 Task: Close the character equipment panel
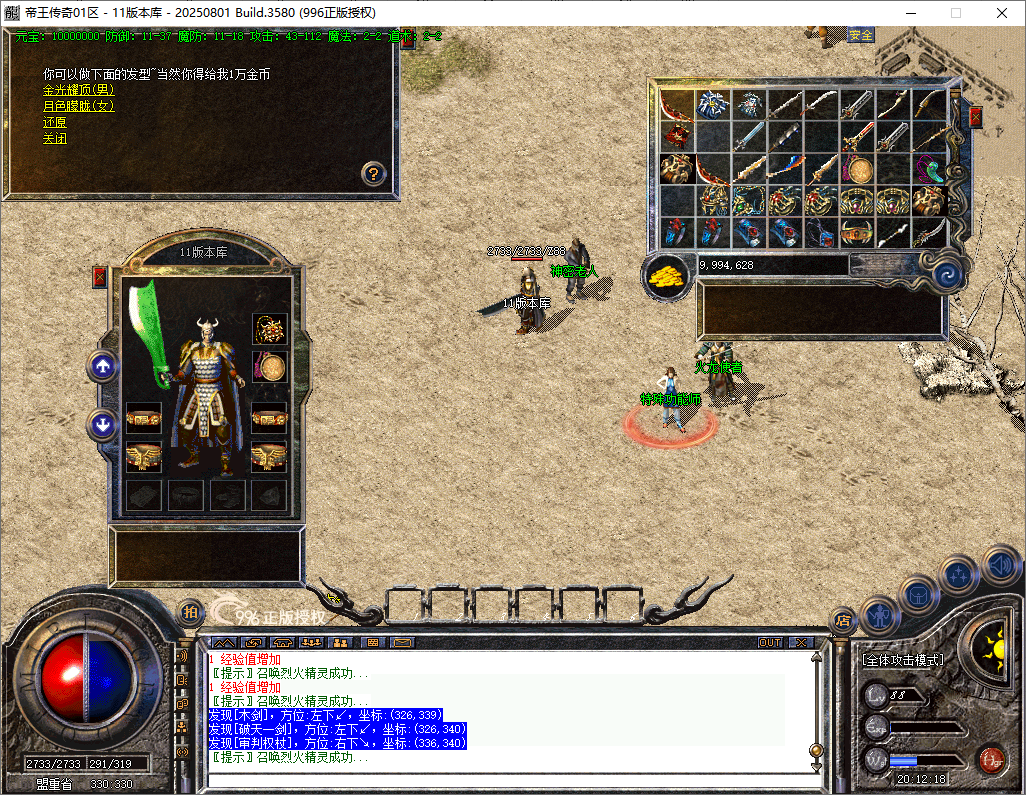tap(99, 277)
